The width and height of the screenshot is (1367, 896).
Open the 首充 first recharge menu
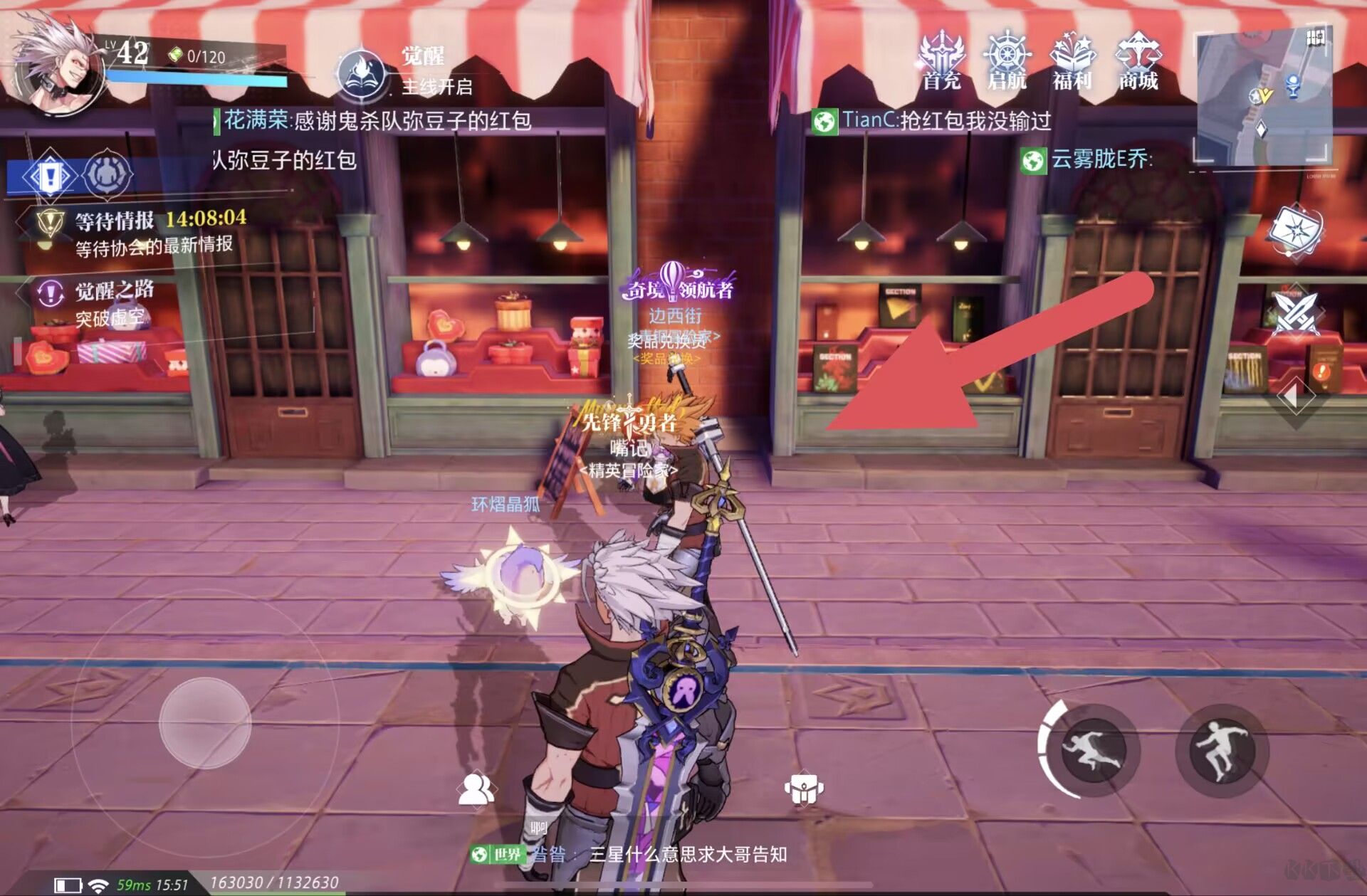(941, 61)
